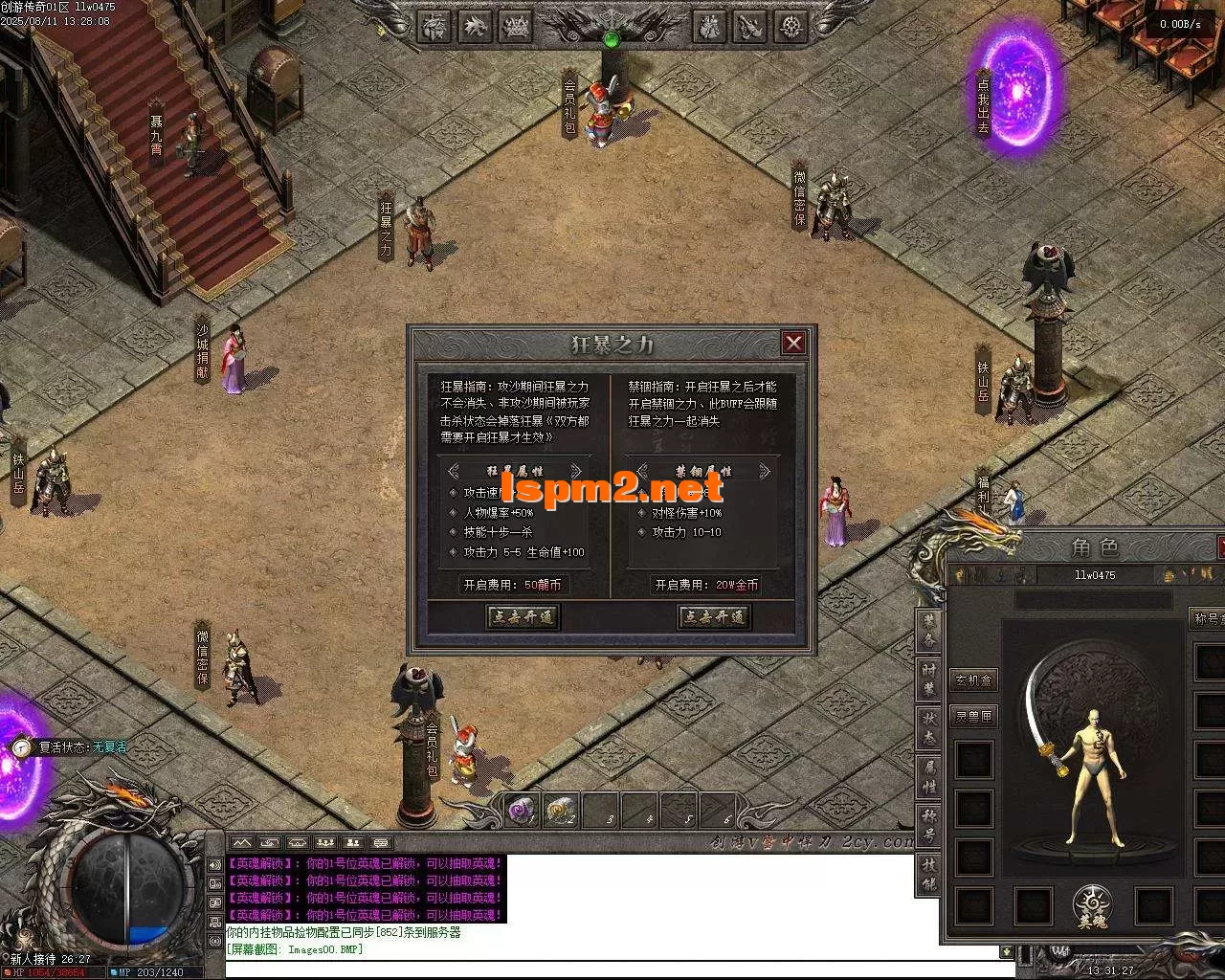Switch to the 技能 tab
Screen dimensions: 1225x980
(x=928, y=874)
